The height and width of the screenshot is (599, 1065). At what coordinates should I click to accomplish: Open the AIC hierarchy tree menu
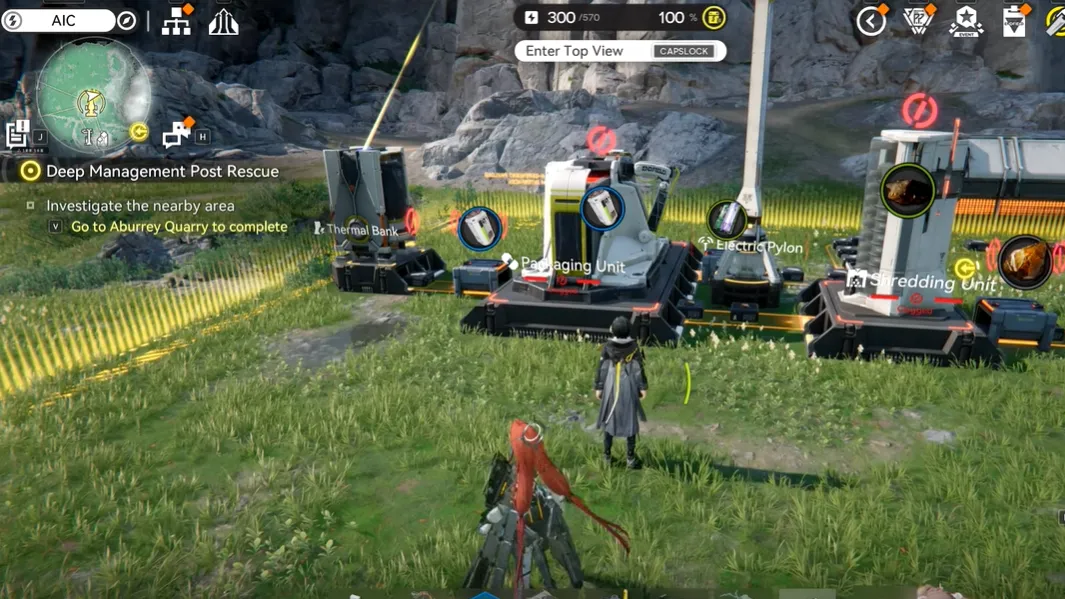[177, 21]
